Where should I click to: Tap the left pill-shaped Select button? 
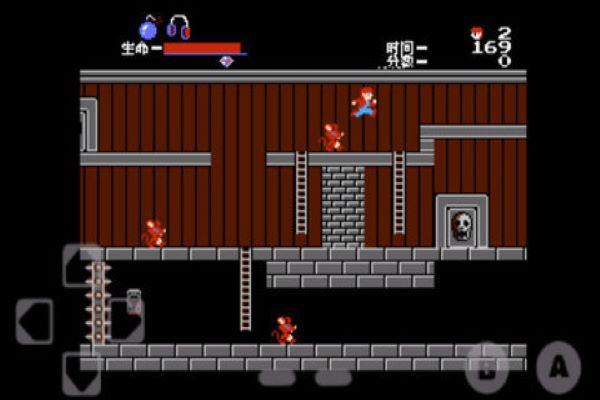[275, 377]
